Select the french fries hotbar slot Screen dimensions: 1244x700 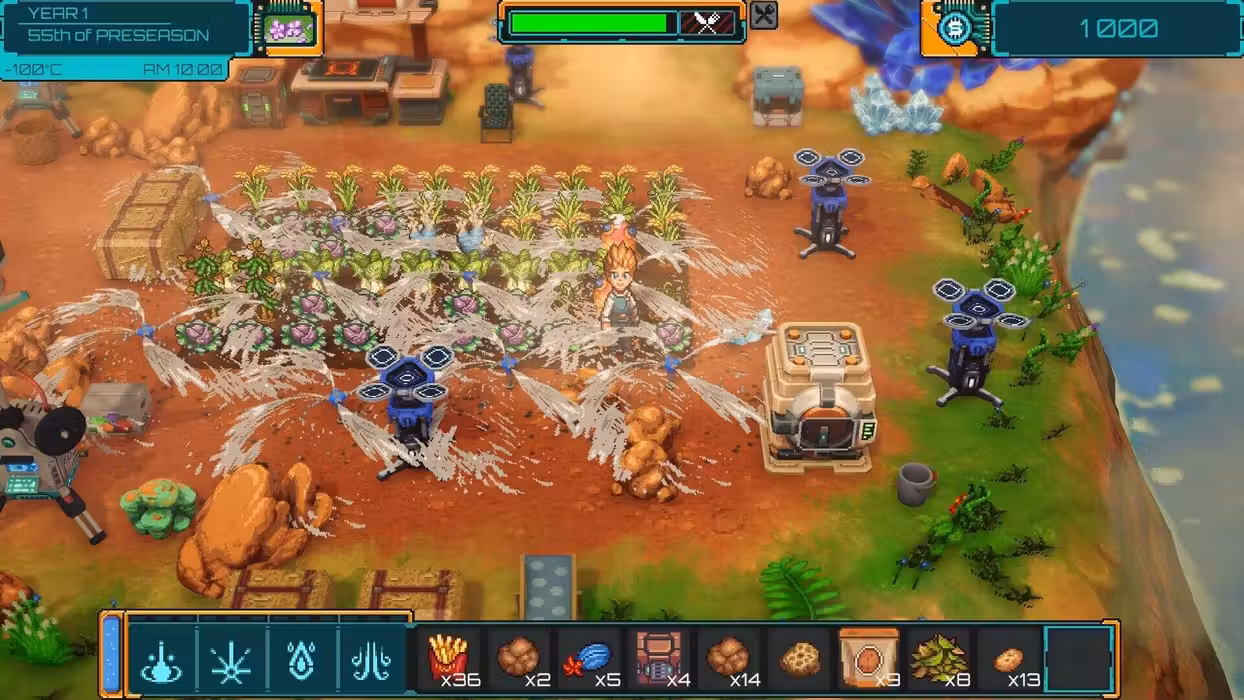coord(449,659)
